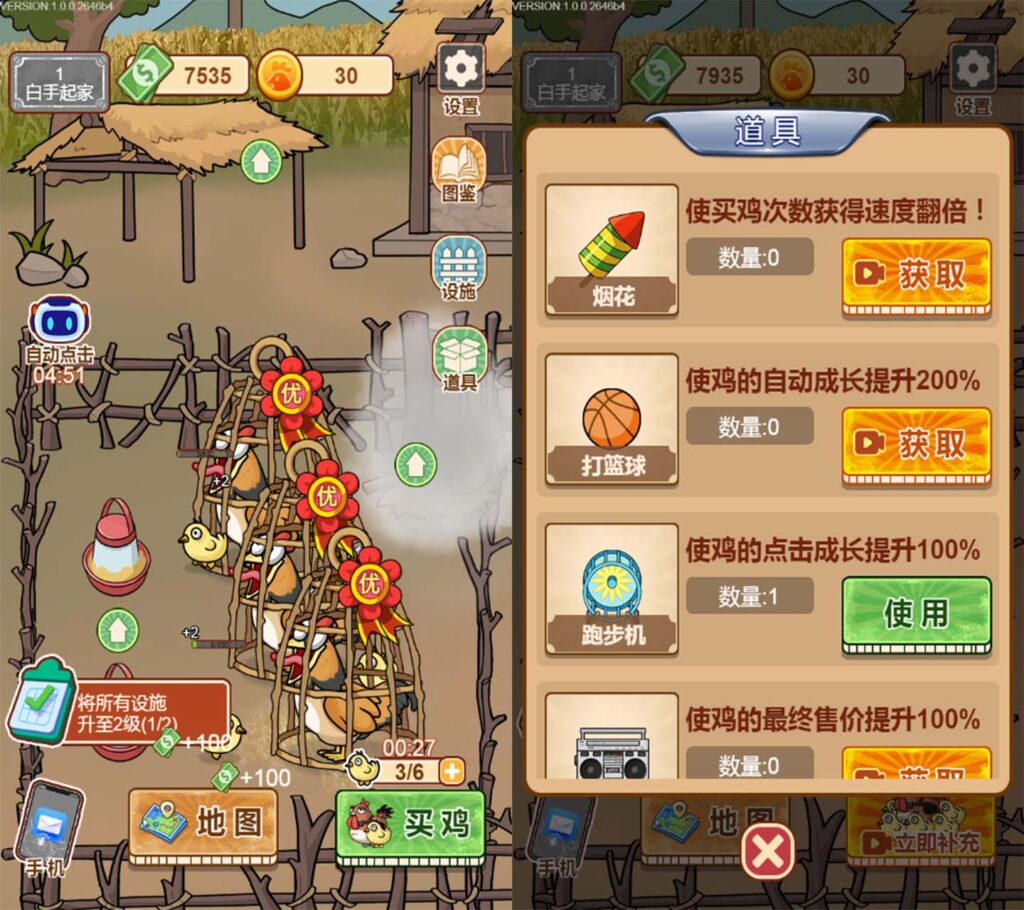Tap the 道具 box icon
Screen dimensions: 1024x910
click(x=459, y=358)
